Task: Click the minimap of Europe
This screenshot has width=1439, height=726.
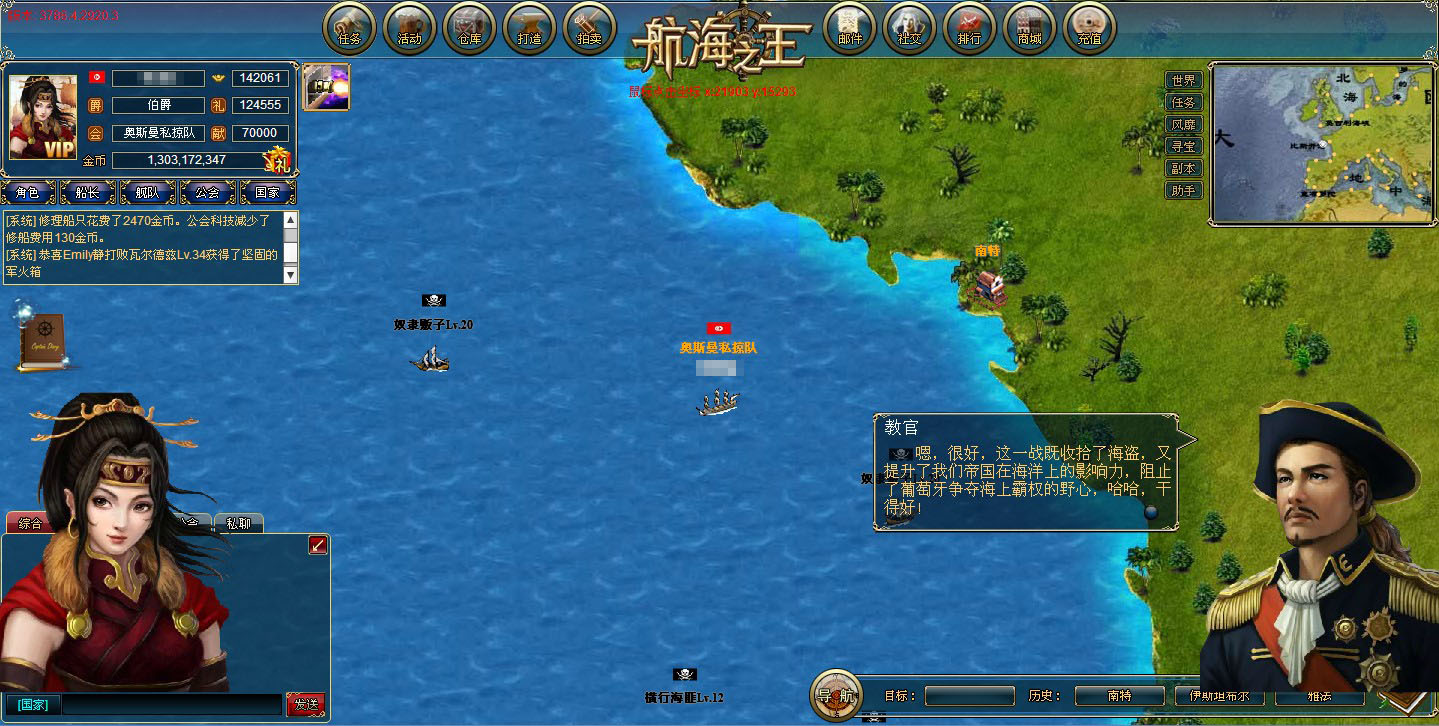Action: click(1322, 144)
